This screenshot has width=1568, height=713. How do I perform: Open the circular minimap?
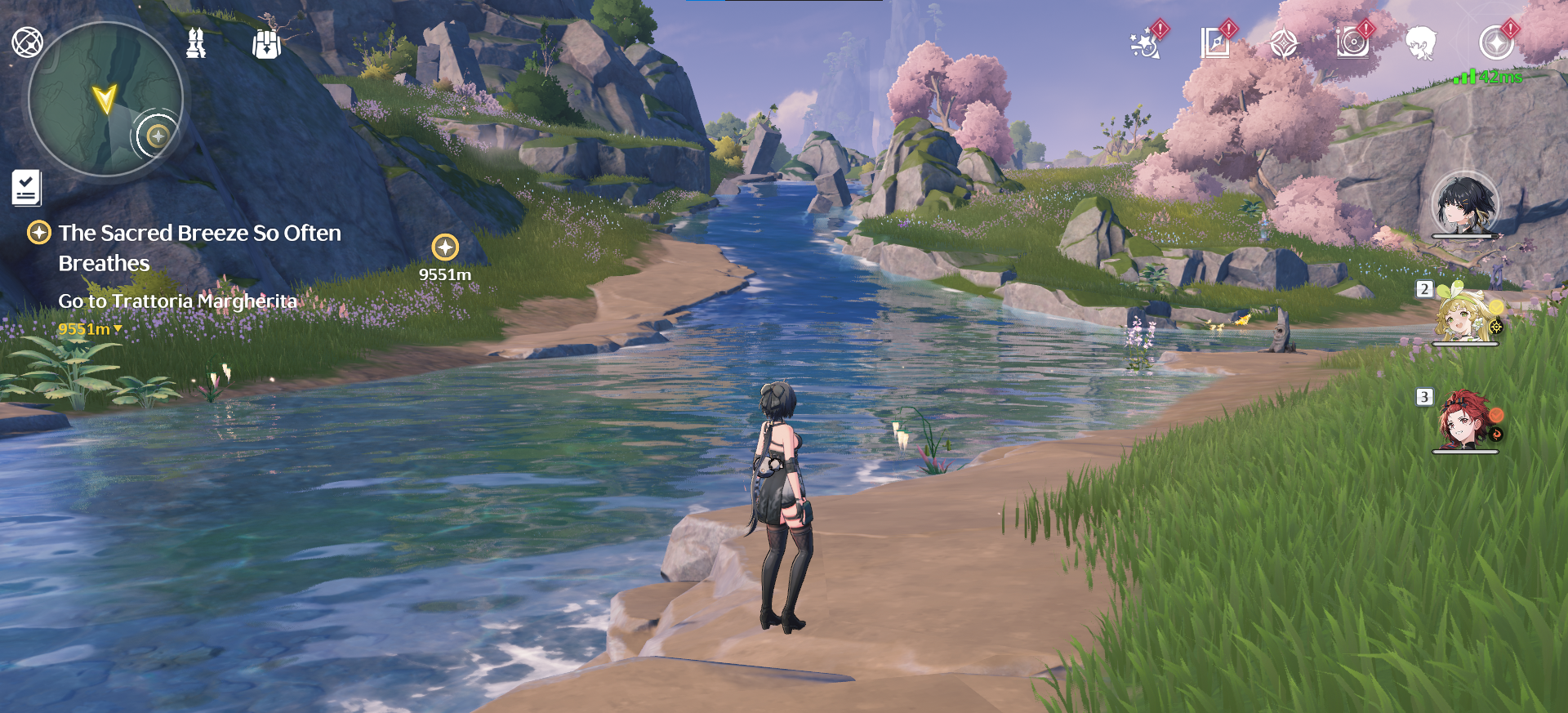[x=105, y=99]
